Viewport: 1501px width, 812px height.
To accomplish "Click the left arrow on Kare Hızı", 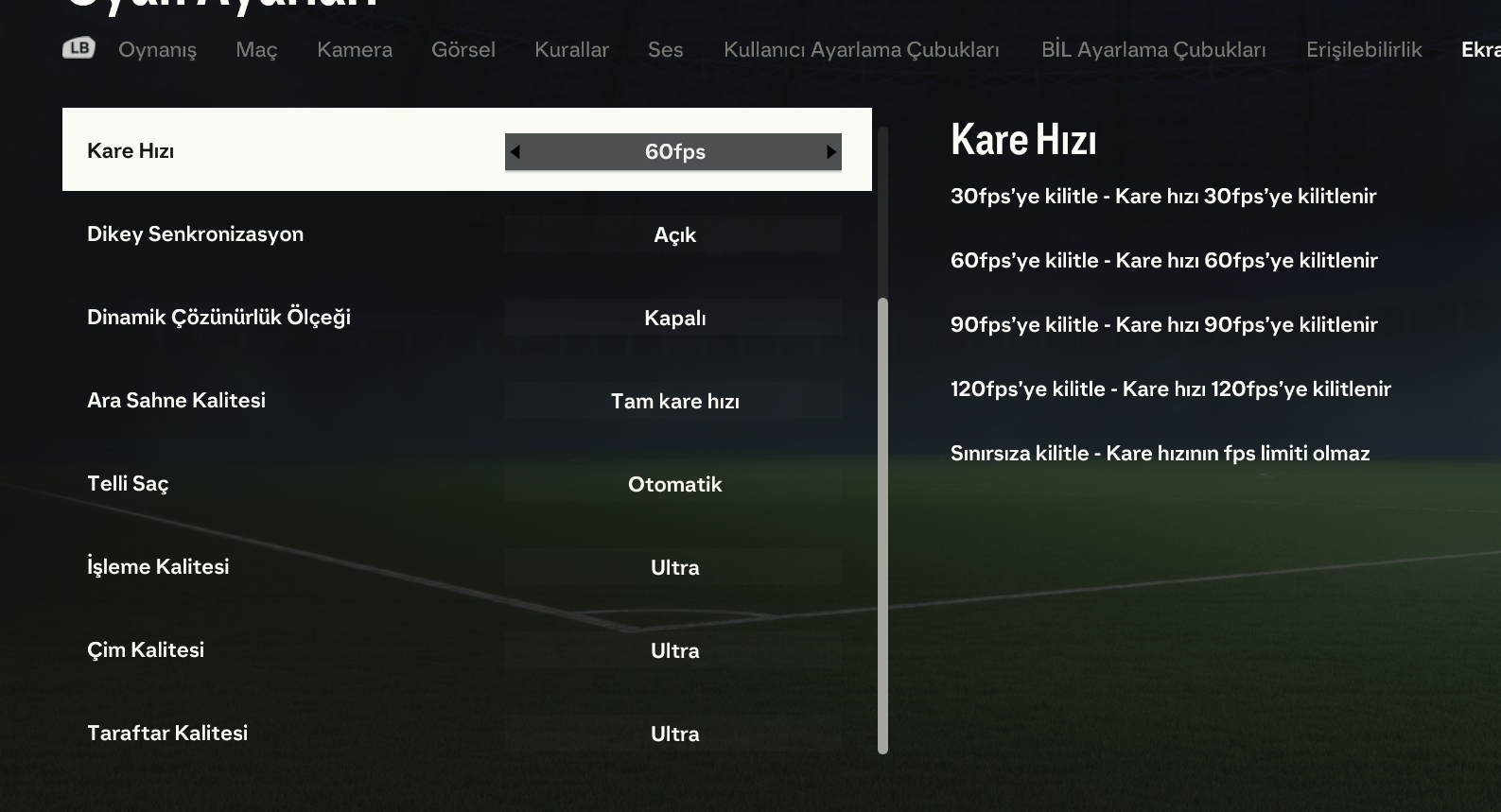I will click(515, 151).
